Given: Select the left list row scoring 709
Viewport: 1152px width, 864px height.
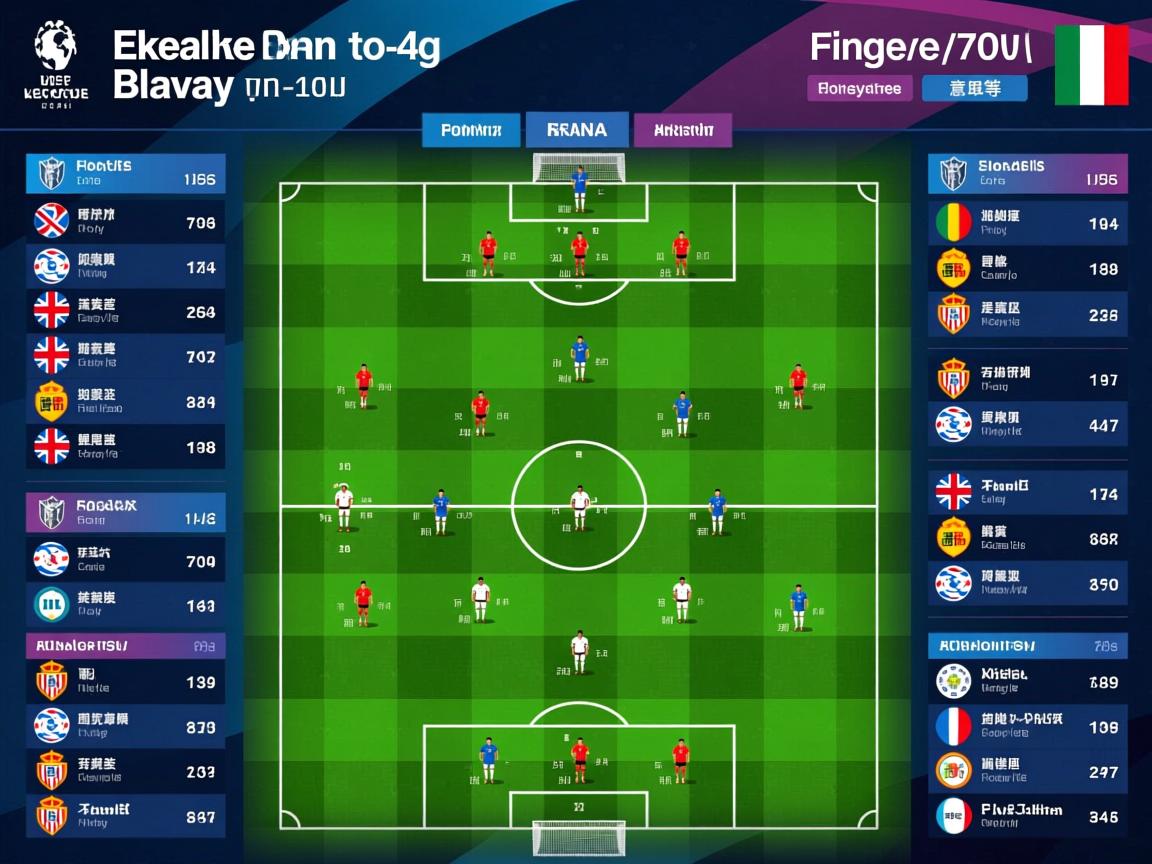Looking at the screenshot, I should (125, 560).
